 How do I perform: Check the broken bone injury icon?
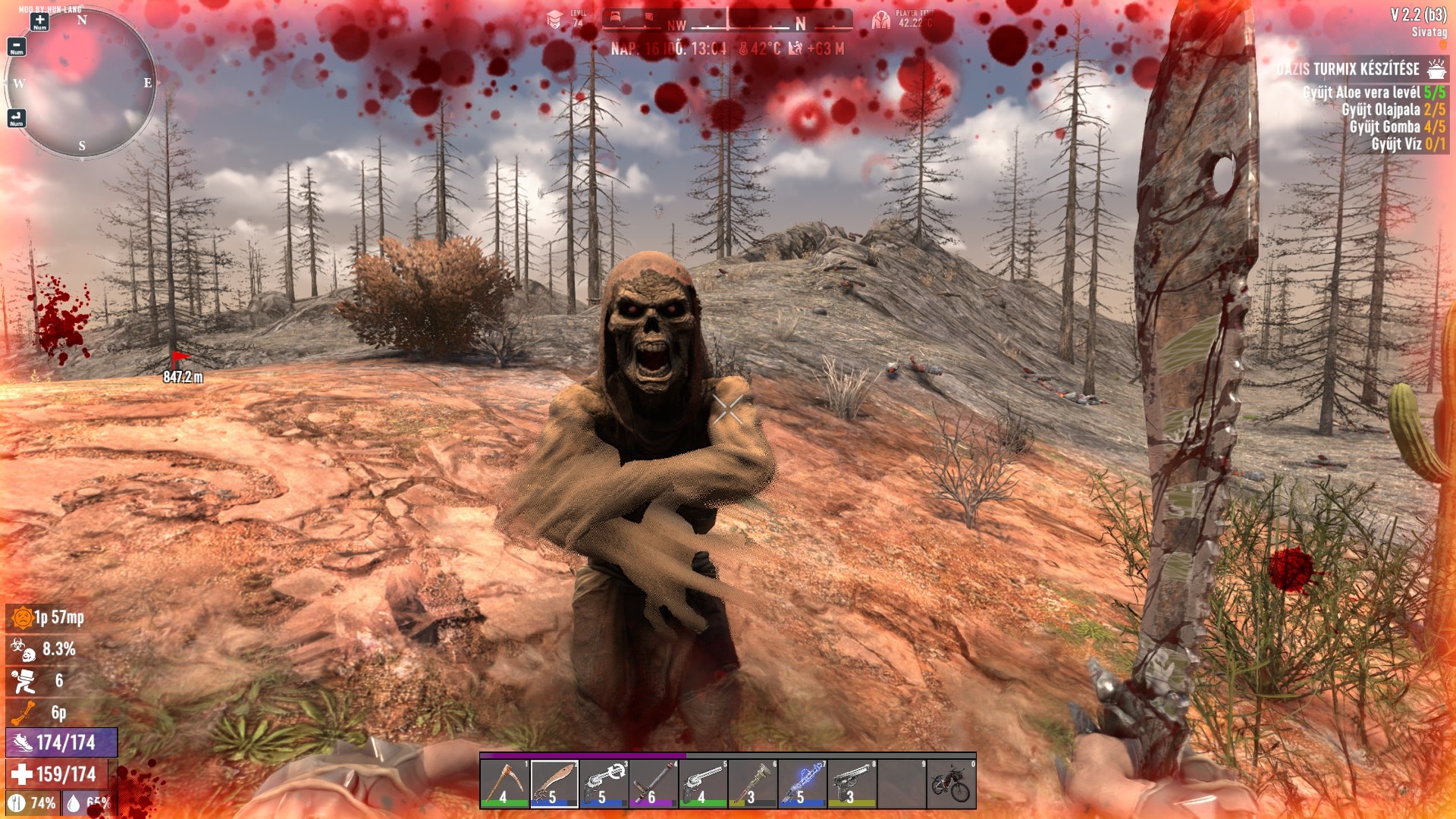click(23, 713)
